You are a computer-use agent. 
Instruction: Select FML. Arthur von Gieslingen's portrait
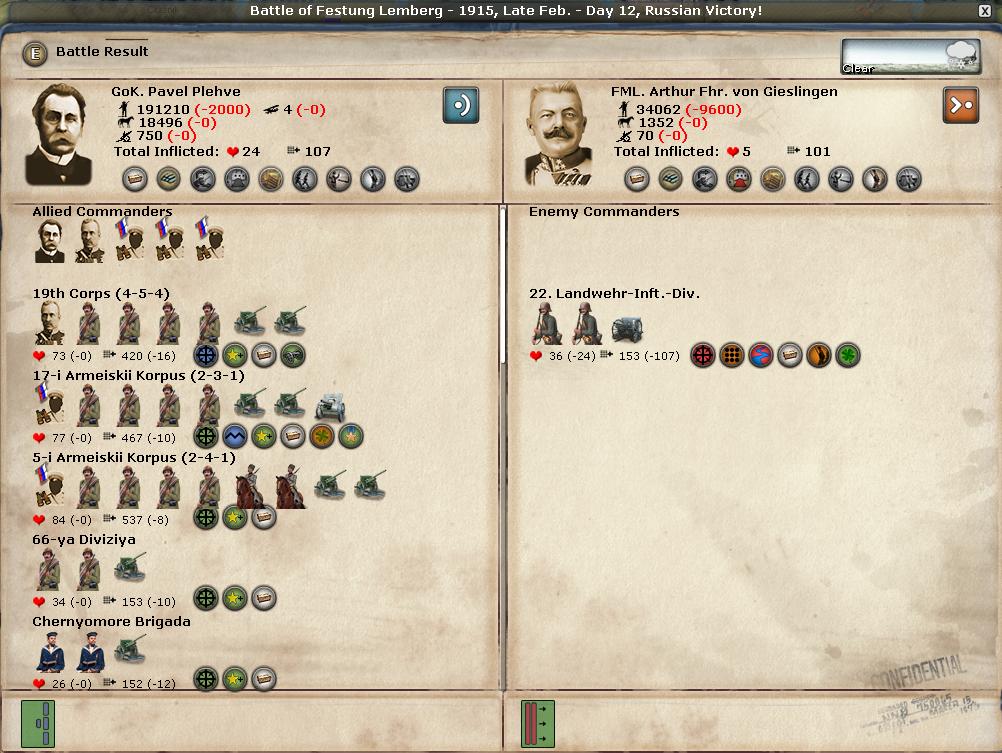[559, 135]
